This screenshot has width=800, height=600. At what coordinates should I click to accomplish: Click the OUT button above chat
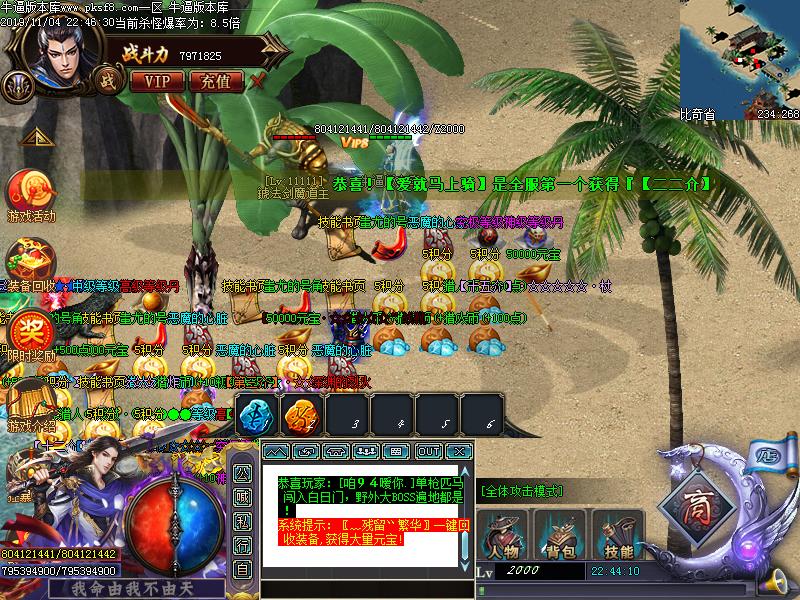429,452
